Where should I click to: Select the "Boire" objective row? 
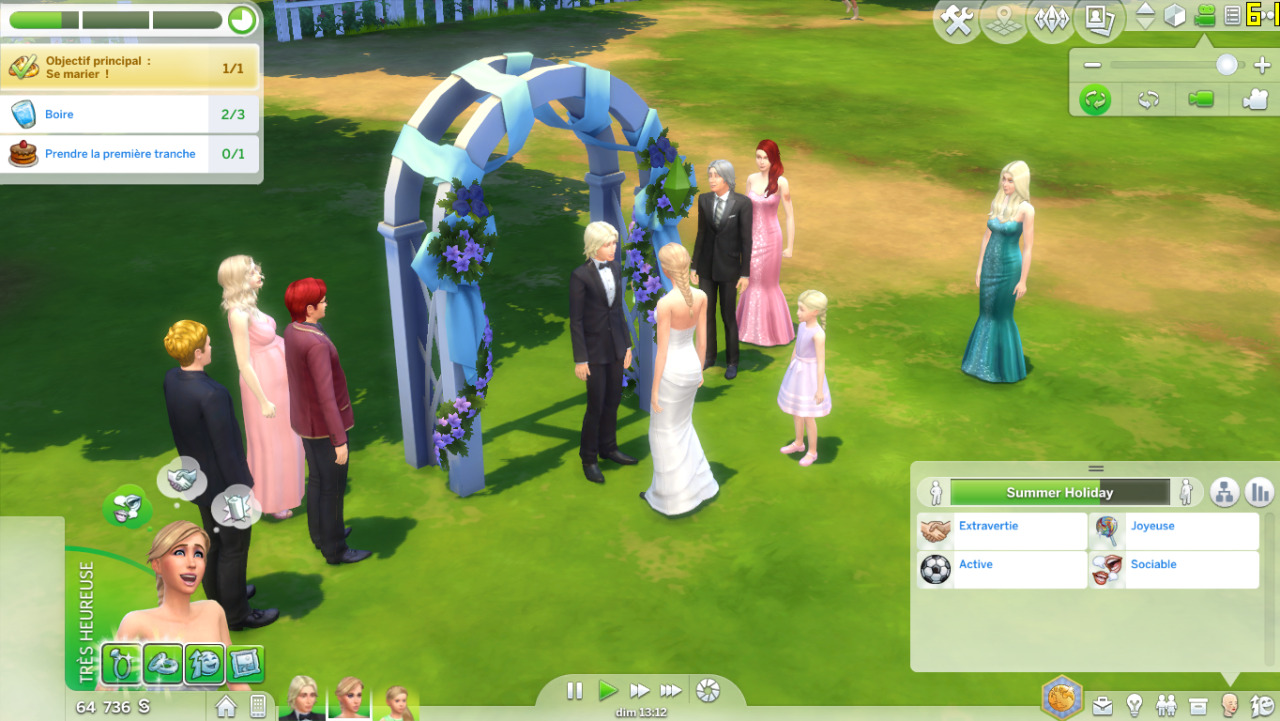click(130, 114)
